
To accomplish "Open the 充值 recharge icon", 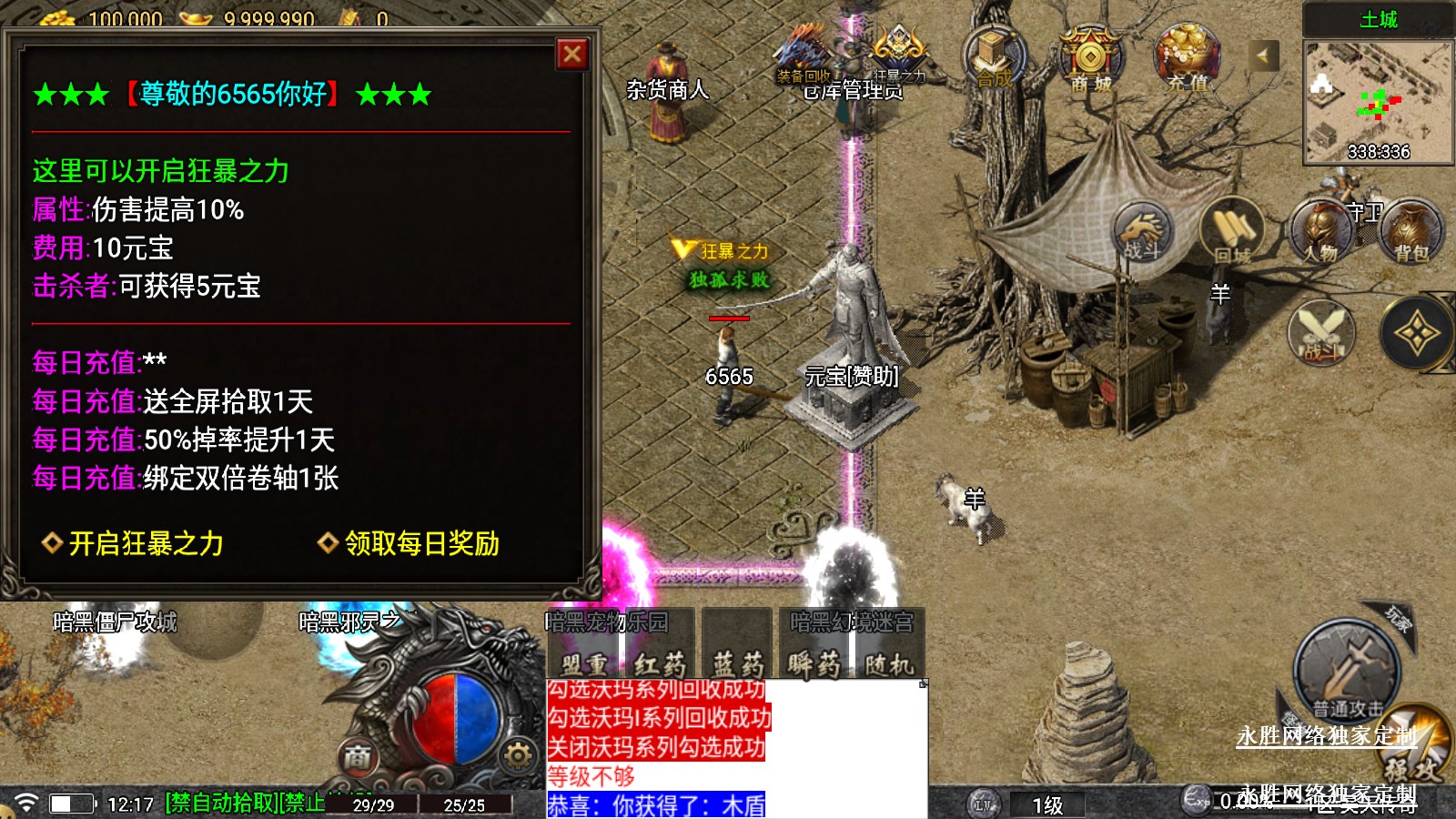I will point(1187,58).
